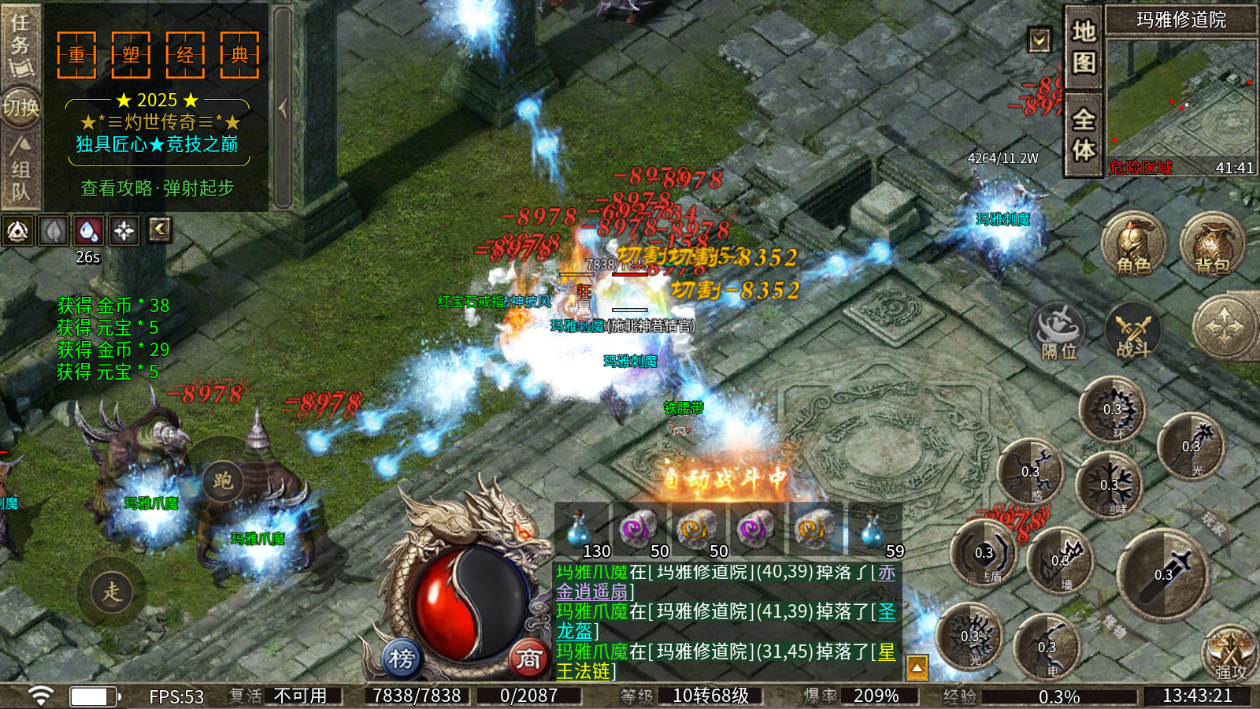Open the 背包 bag inventory
Screen dimensions: 1260x709
coord(1212,246)
